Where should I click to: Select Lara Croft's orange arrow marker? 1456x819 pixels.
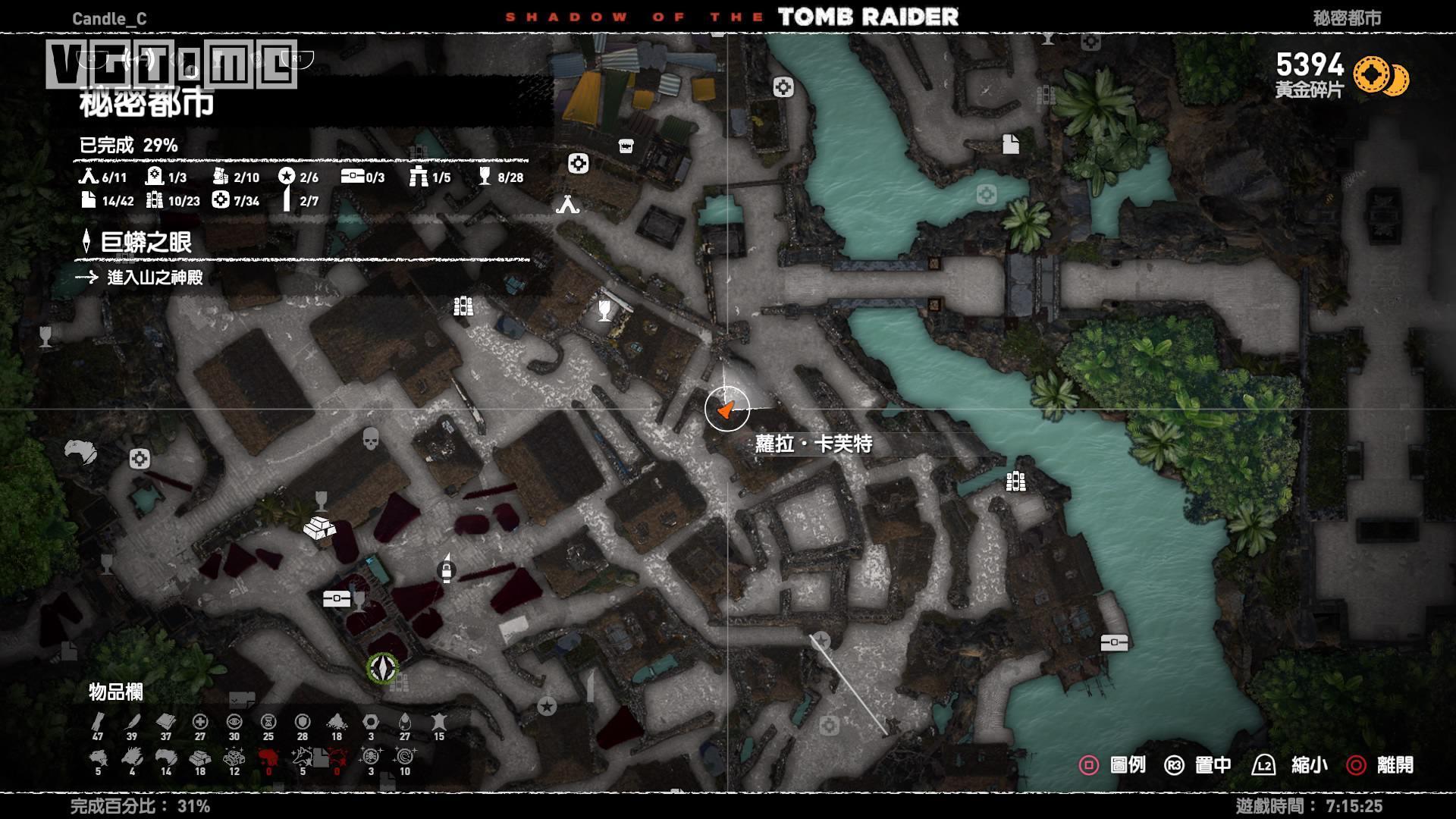[726, 409]
